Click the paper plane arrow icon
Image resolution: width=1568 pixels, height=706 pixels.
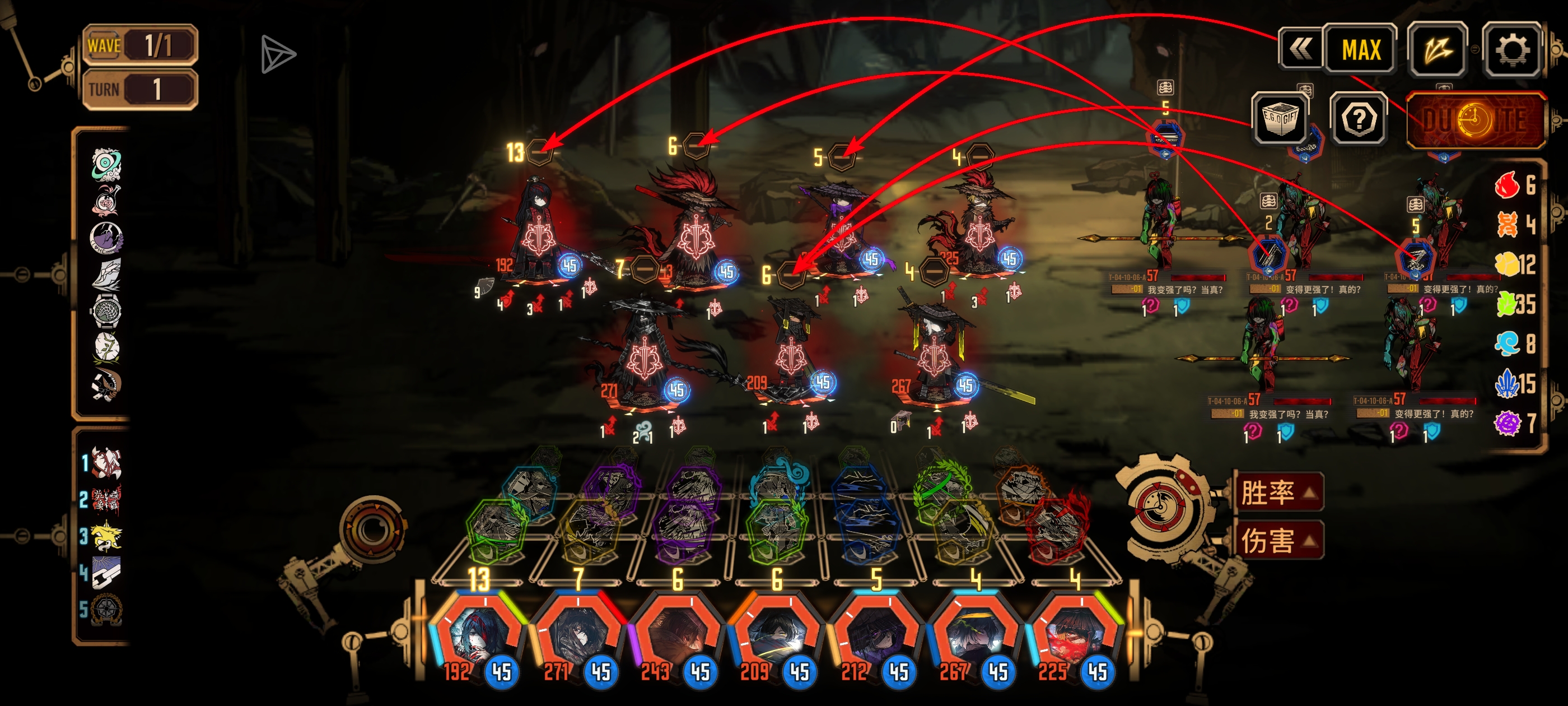point(278,55)
